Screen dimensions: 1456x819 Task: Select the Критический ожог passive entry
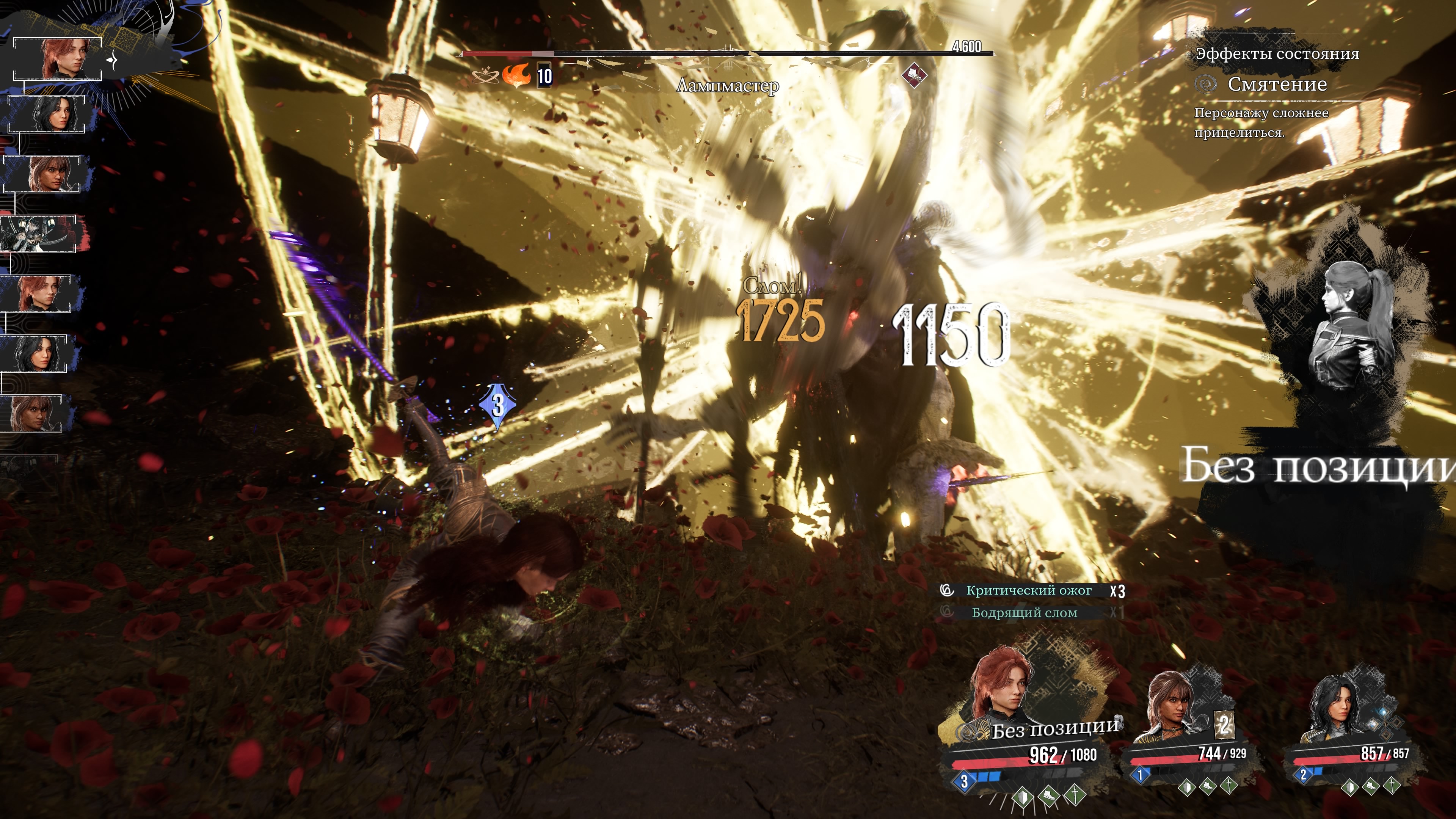coord(1029,591)
